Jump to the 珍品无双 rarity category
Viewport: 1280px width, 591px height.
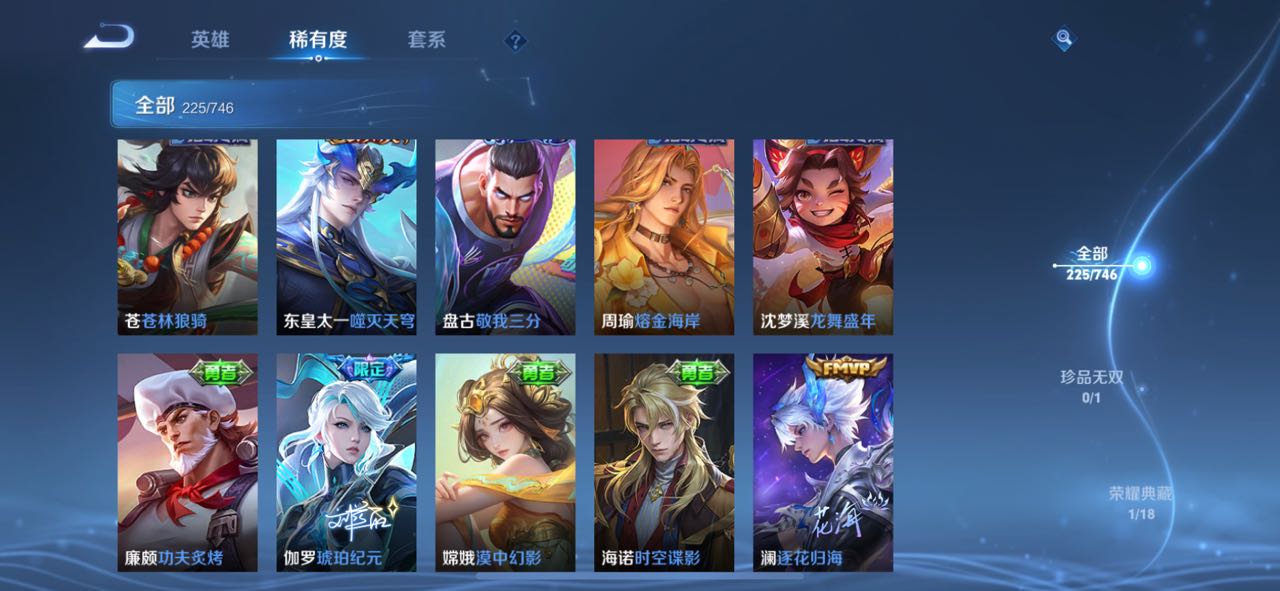coord(1091,386)
